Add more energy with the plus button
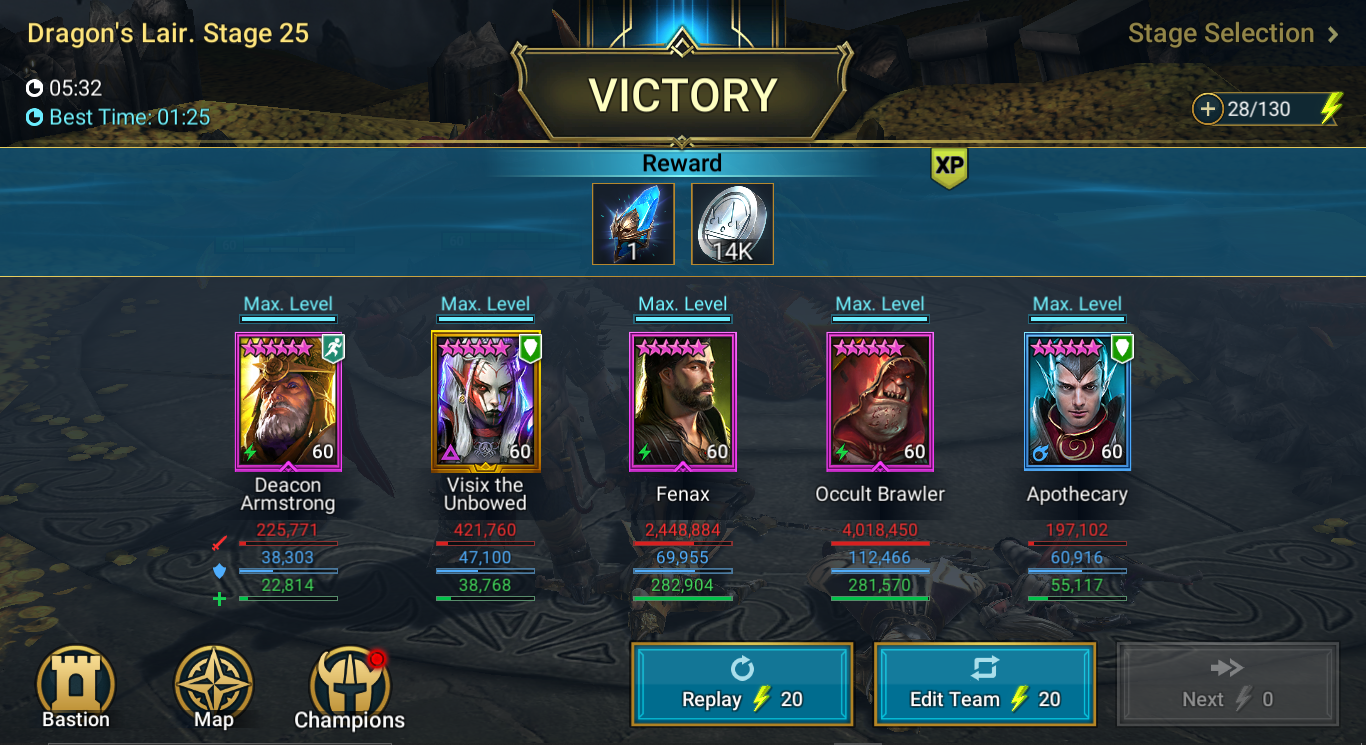Viewport: 1366px width, 745px height. (x=1208, y=109)
